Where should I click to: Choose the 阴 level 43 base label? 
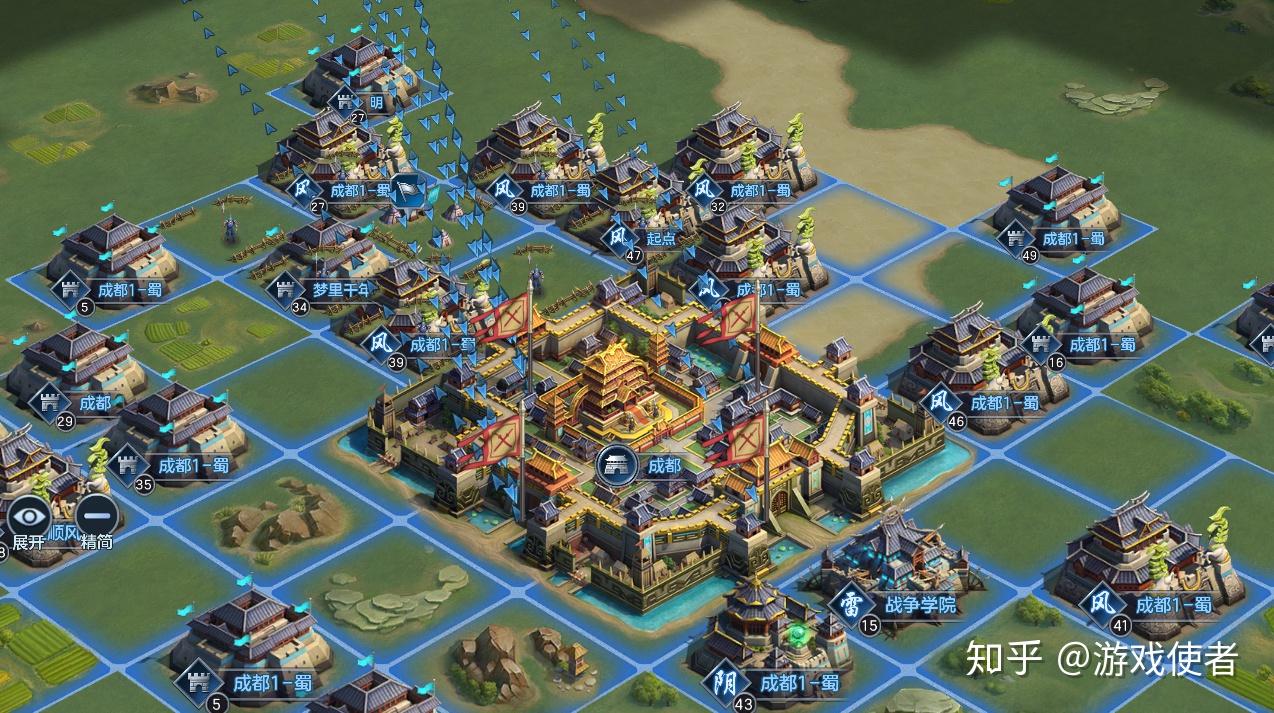799,684
